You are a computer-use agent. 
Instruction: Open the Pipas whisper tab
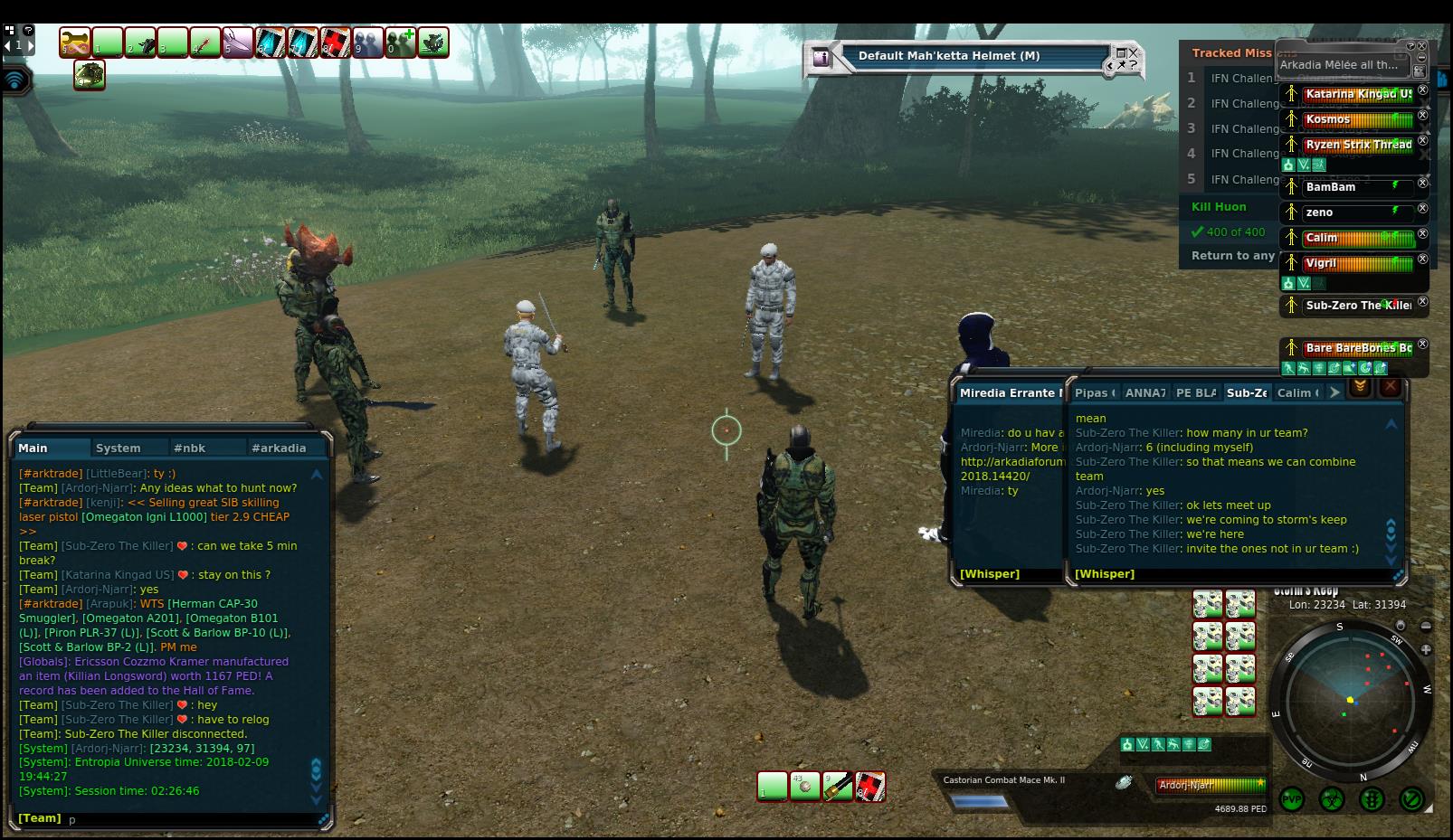1094,392
